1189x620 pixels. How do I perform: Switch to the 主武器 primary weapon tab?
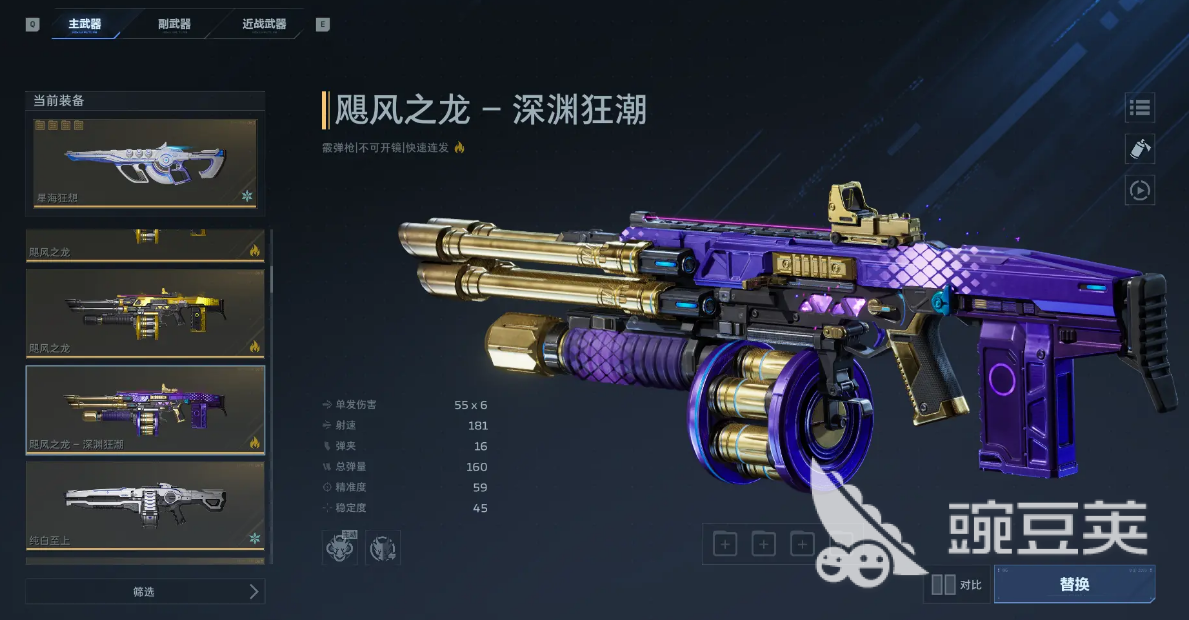(85, 24)
